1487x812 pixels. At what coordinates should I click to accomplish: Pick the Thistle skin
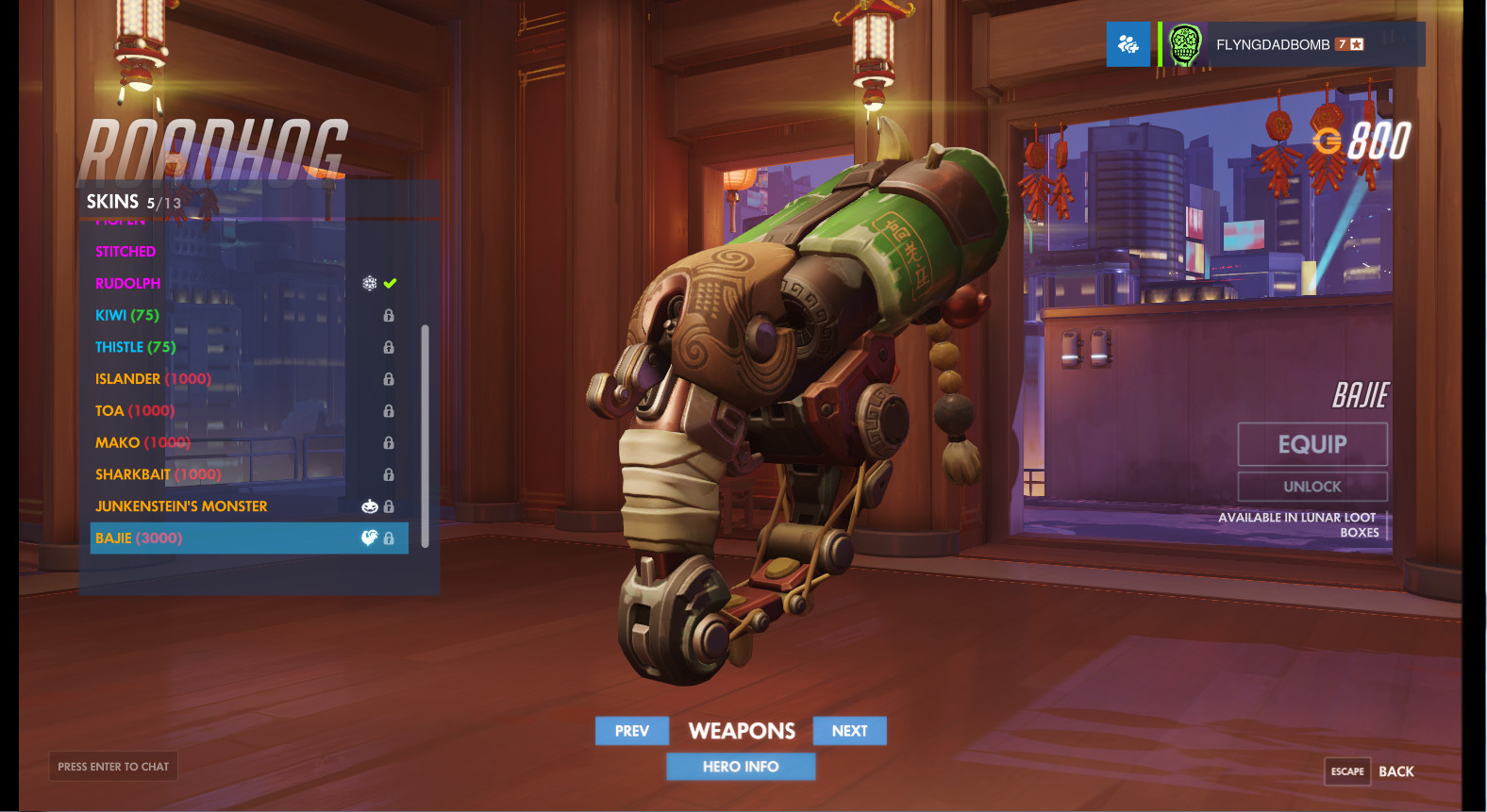[135, 347]
